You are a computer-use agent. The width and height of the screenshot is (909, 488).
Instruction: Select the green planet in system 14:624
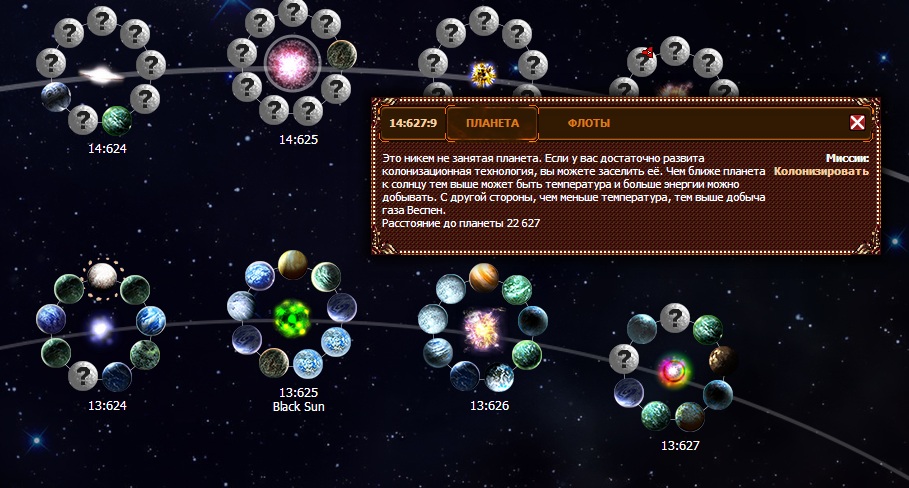(117, 122)
